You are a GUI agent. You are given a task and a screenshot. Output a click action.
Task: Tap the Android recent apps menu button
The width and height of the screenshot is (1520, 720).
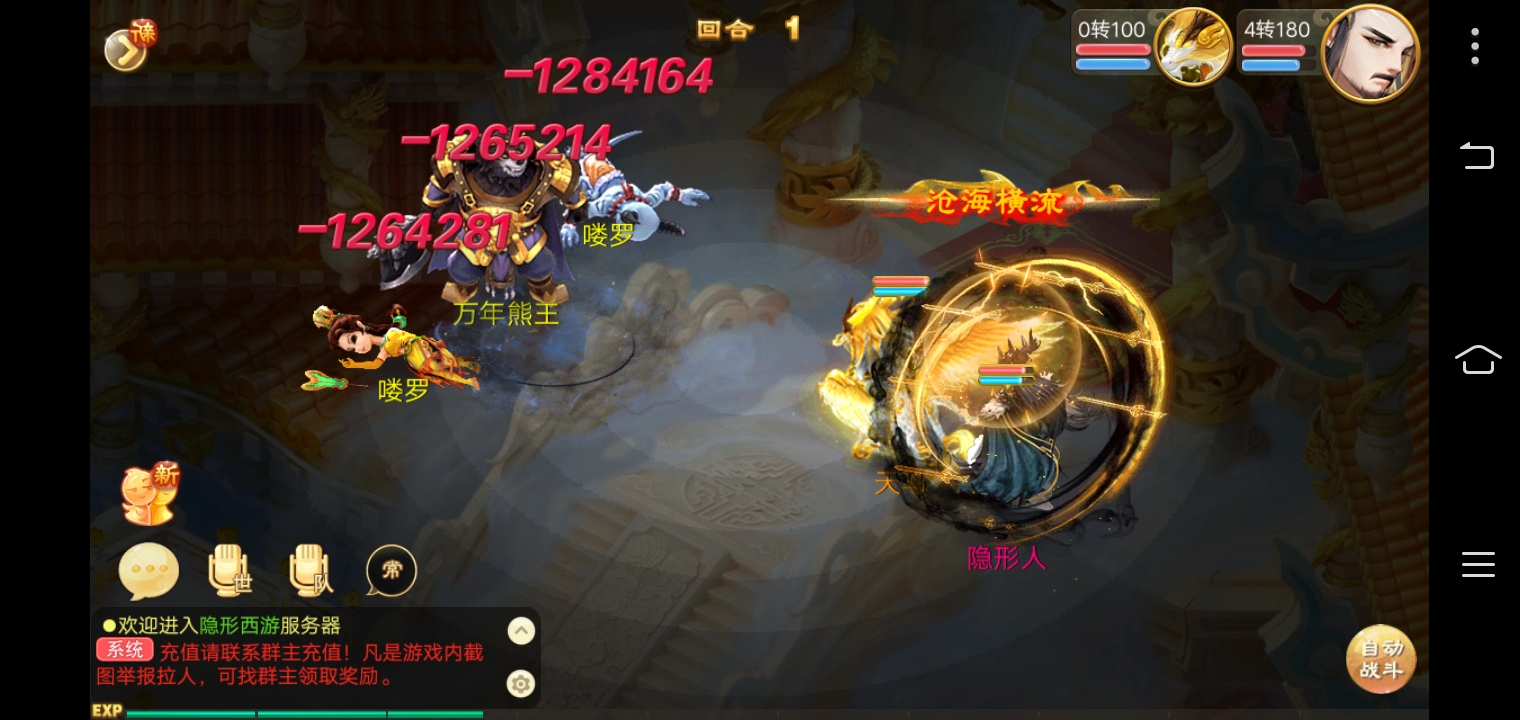click(1478, 565)
